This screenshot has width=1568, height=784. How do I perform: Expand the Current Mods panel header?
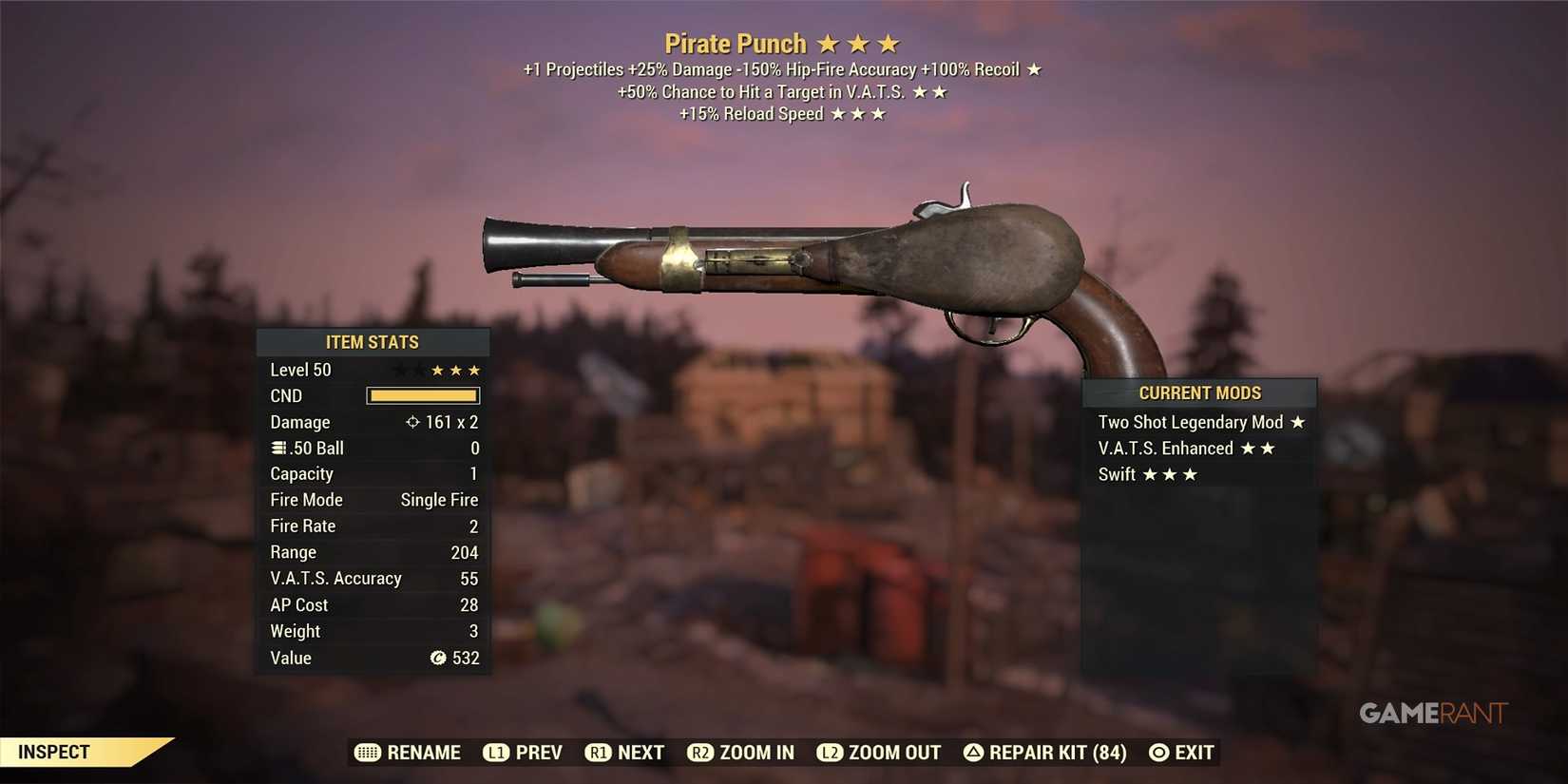[1199, 392]
